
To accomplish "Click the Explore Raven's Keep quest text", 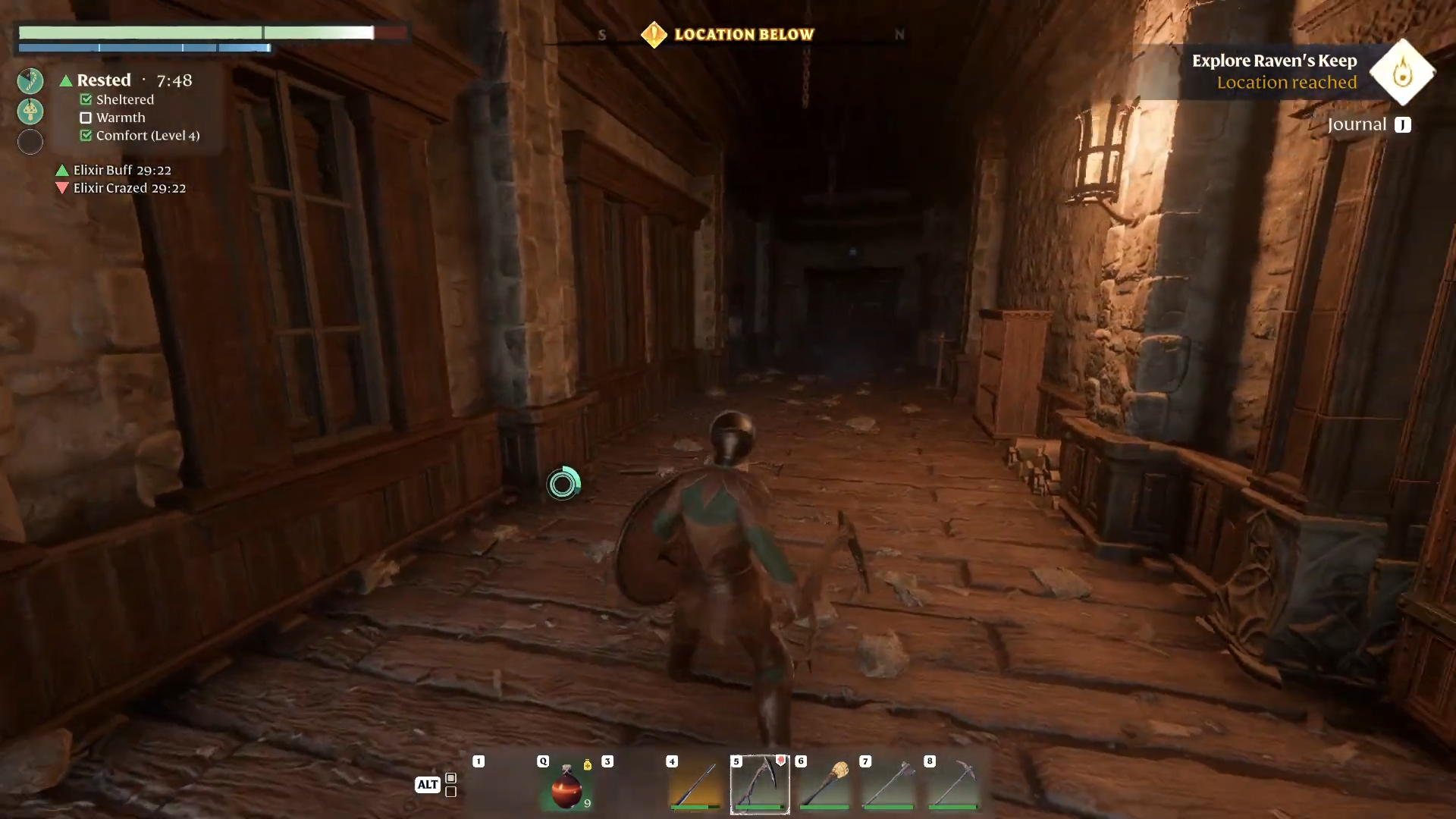I will (x=1275, y=61).
